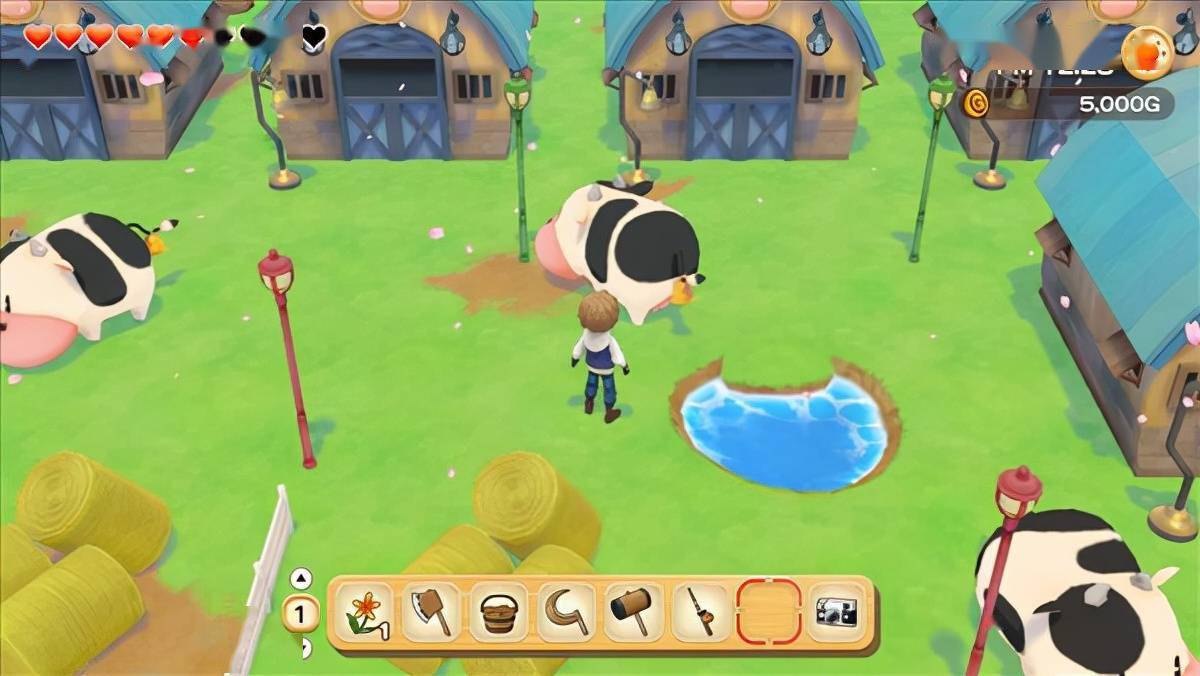The height and width of the screenshot is (676, 1200).
Task: Select the camera in the hotbar
Action: (836, 612)
